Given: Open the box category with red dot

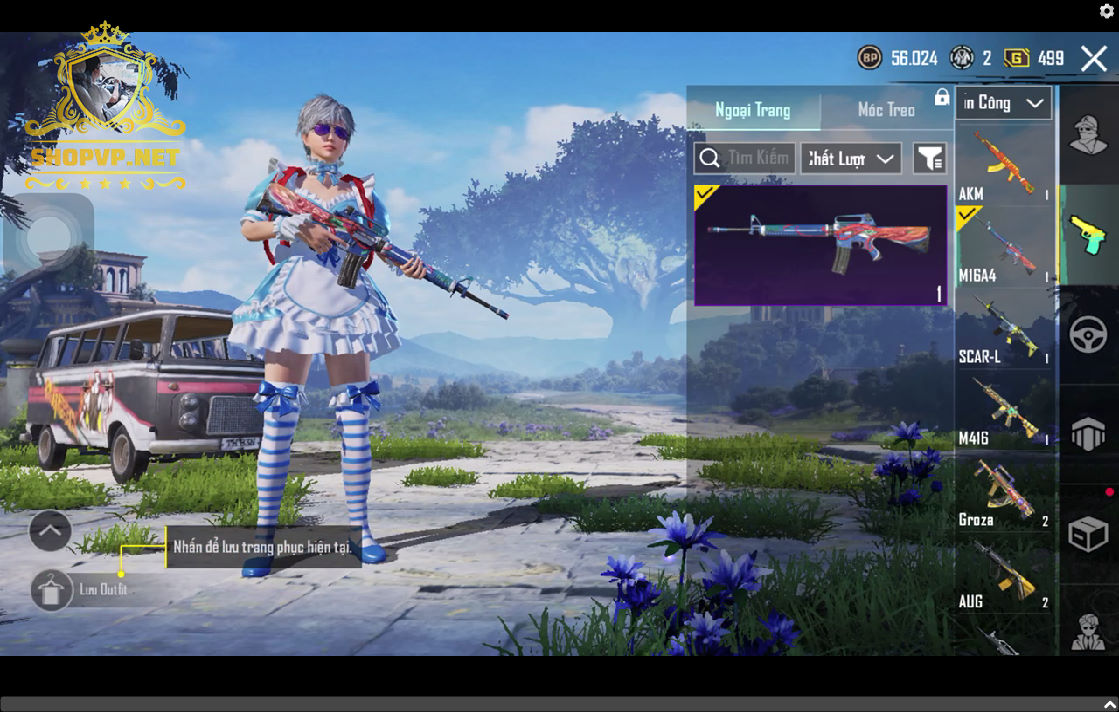Looking at the screenshot, I should pos(1088,534).
